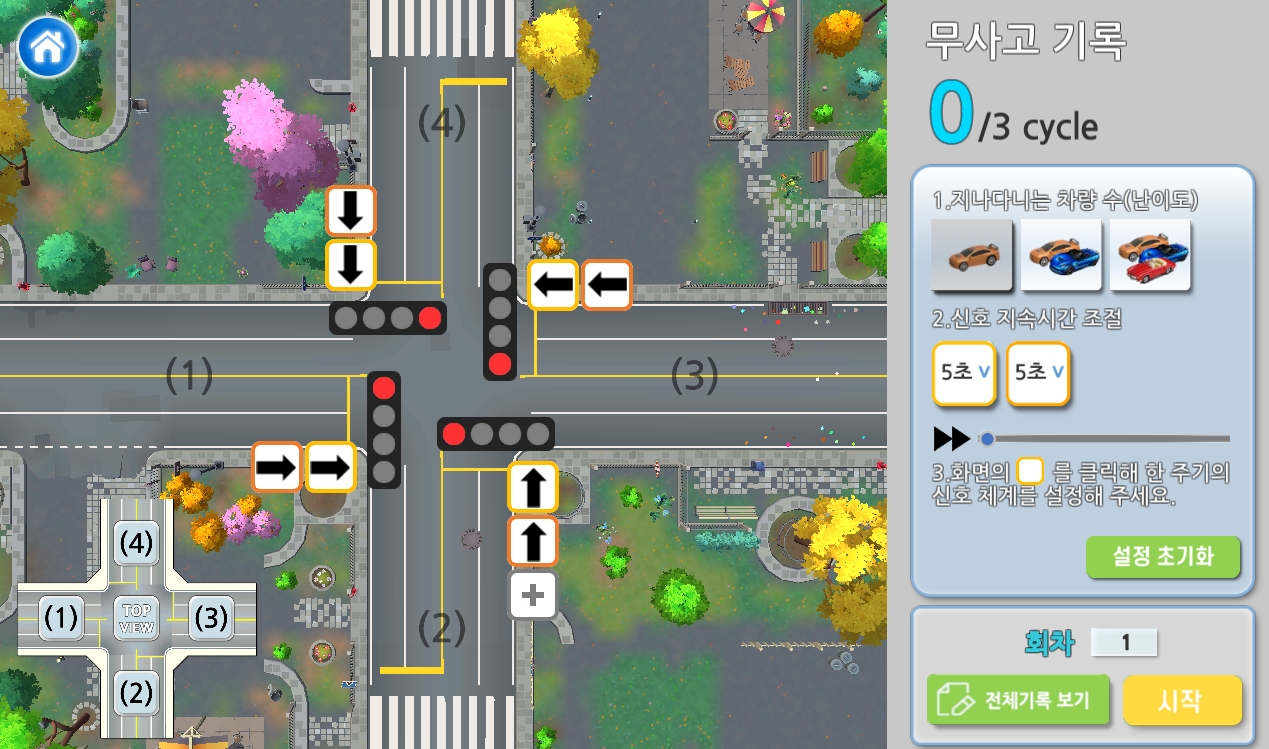This screenshot has height=749, width=1269.
Task: Click the speed slider handle
Action: click(988, 438)
